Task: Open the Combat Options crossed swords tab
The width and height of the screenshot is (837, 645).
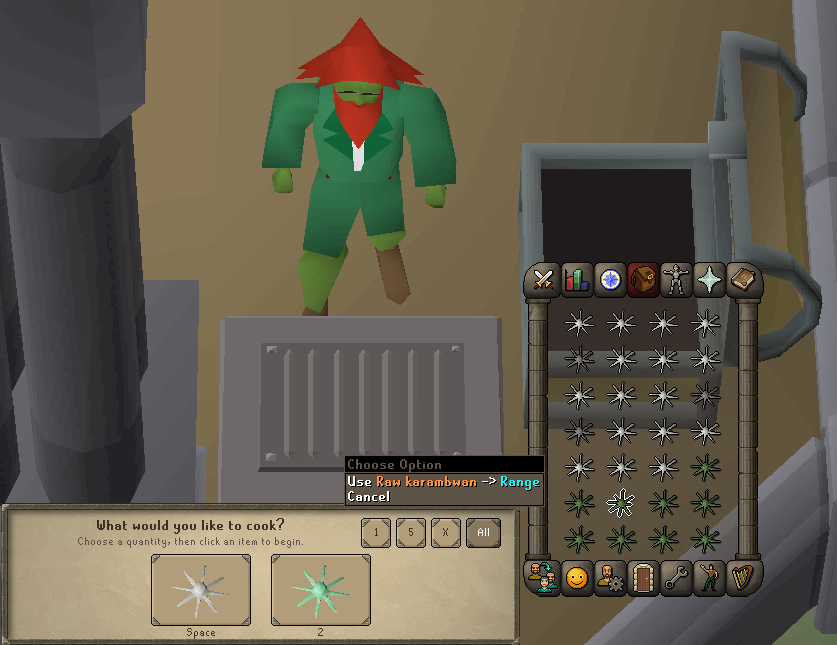Action: [x=544, y=280]
